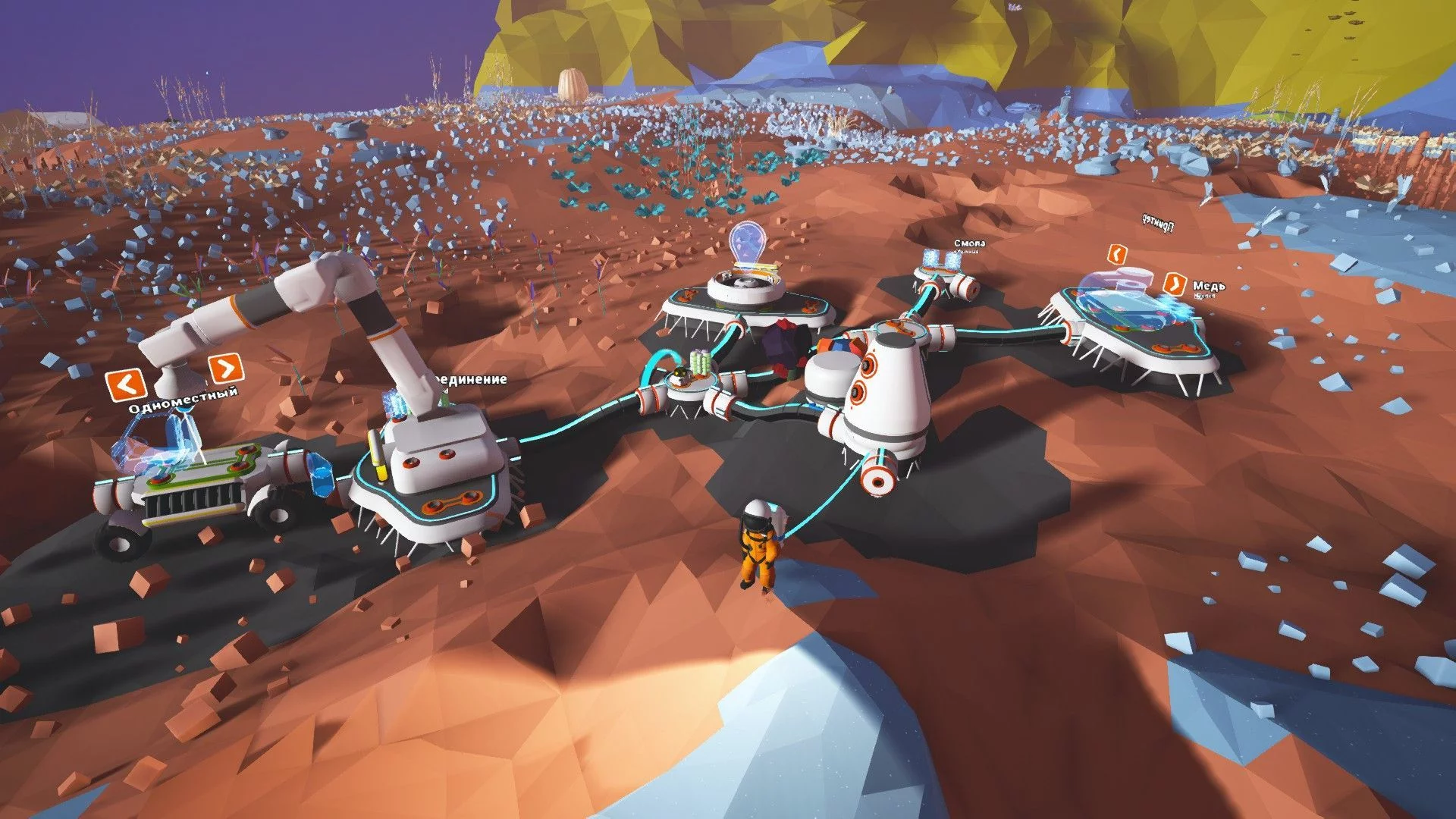Choose the next smelter option after Медь

tap(1175, 284)
